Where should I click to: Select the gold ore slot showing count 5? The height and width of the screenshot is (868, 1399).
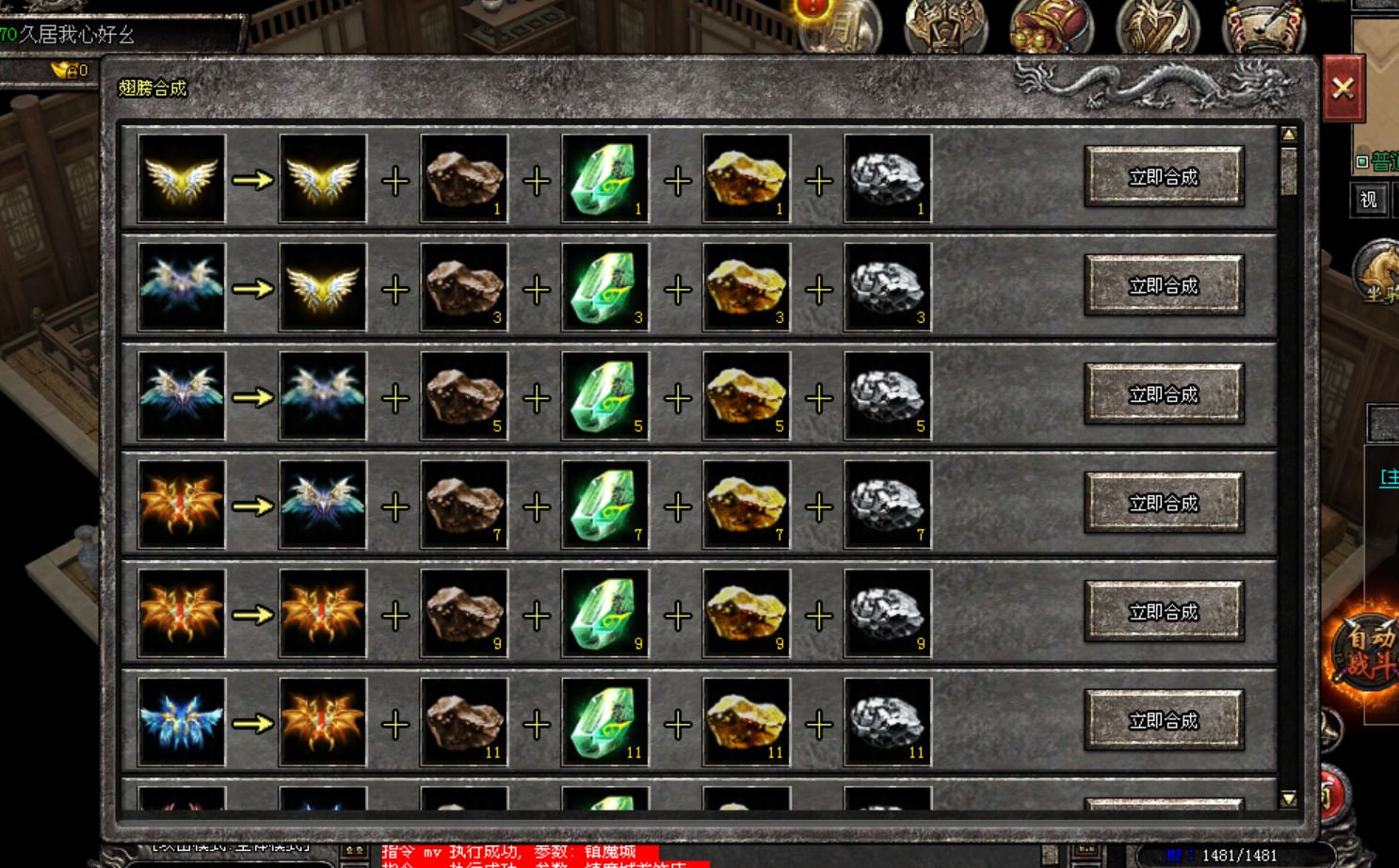(747, 395)
